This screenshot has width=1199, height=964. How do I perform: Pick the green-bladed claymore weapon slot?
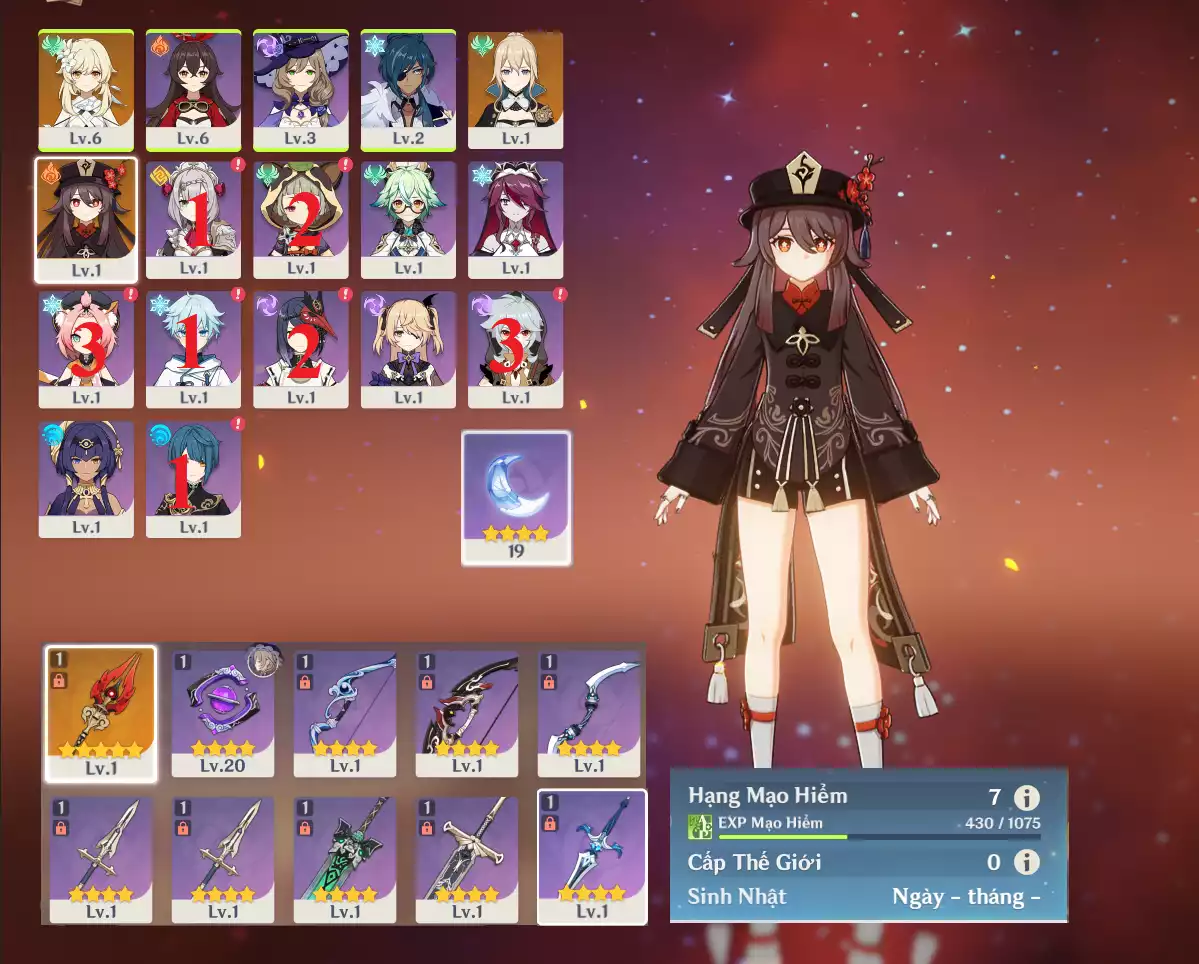coord(345,858)
